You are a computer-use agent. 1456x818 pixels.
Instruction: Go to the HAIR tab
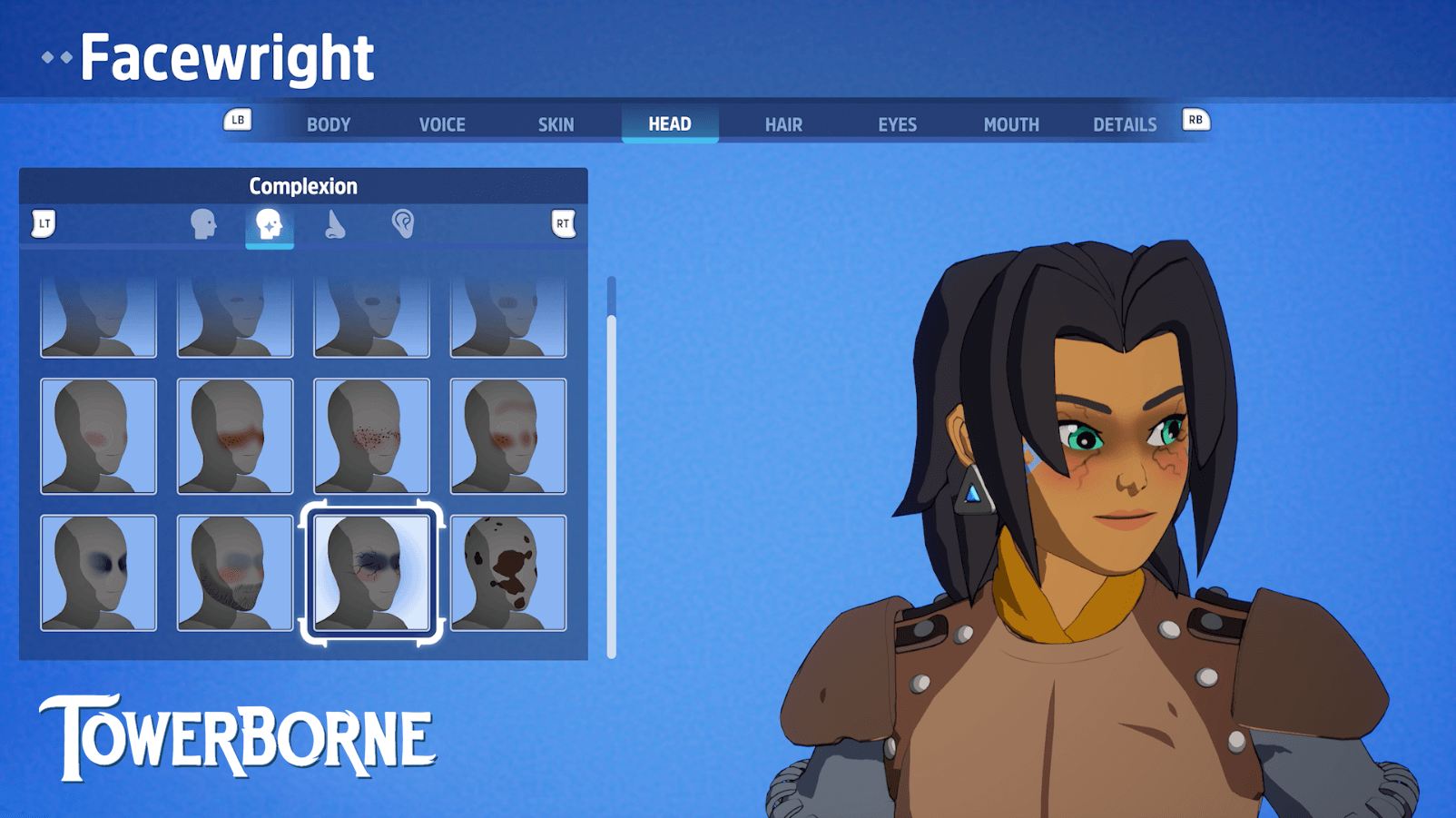pos(783,124)
